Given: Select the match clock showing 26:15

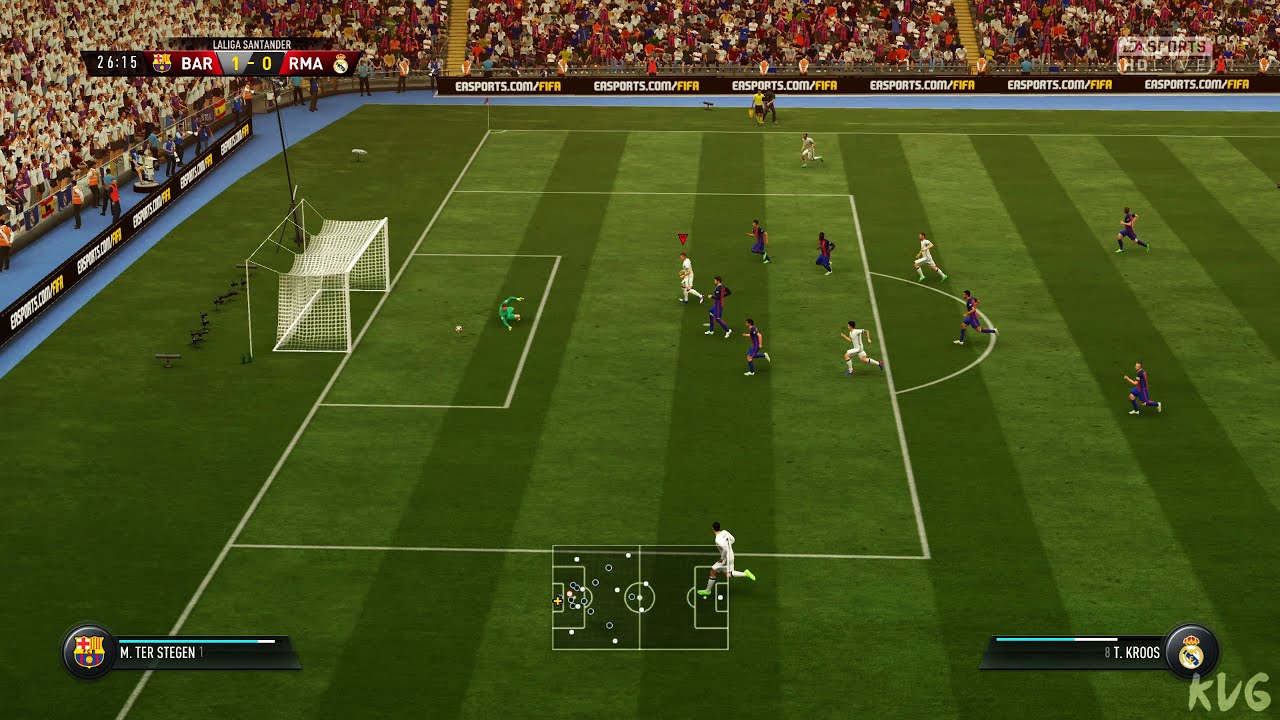Looking at the screenshot, I should click(x=115, y=62).
